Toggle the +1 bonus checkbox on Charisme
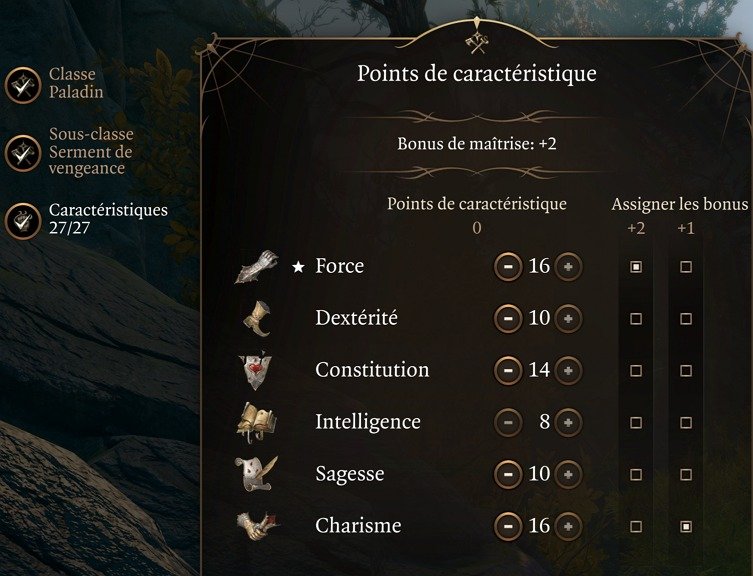The width and height of the screenshot is (753, 576). [x=686, y=526]
